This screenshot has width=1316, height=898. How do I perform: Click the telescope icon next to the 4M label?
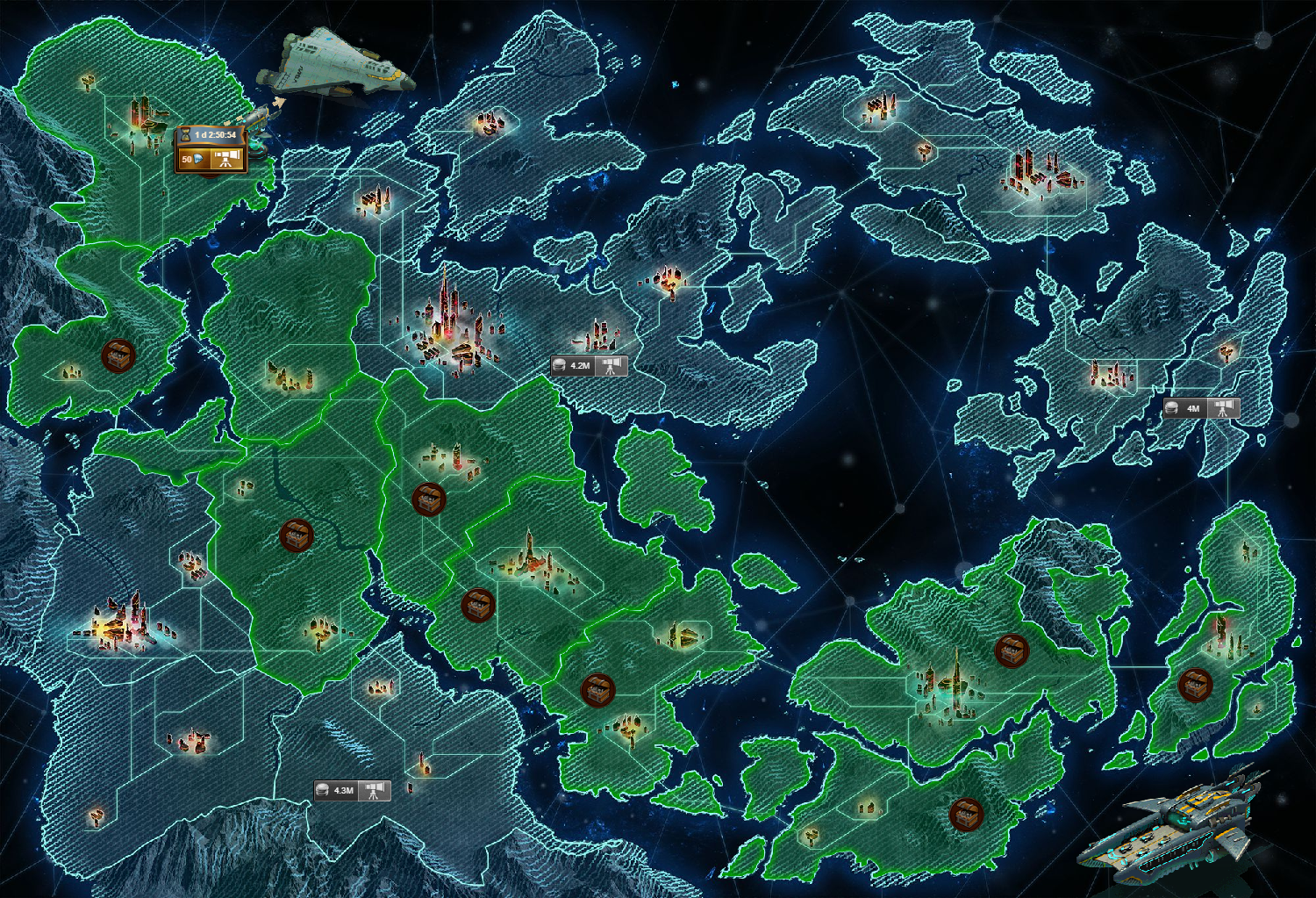click(x=1220, y=408)
